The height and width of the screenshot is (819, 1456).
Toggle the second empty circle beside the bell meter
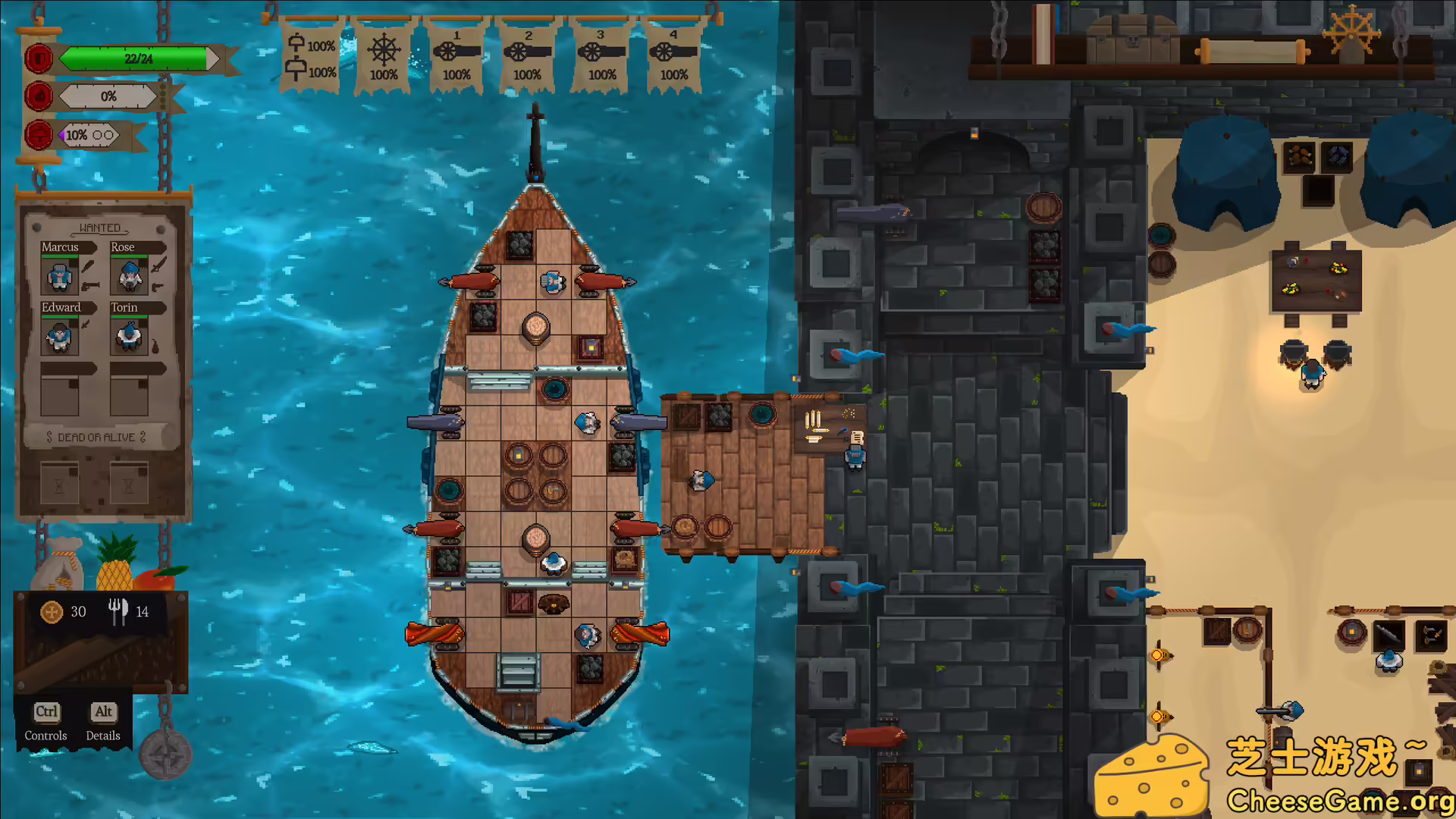pyautogui.click(x=109, y=134)
